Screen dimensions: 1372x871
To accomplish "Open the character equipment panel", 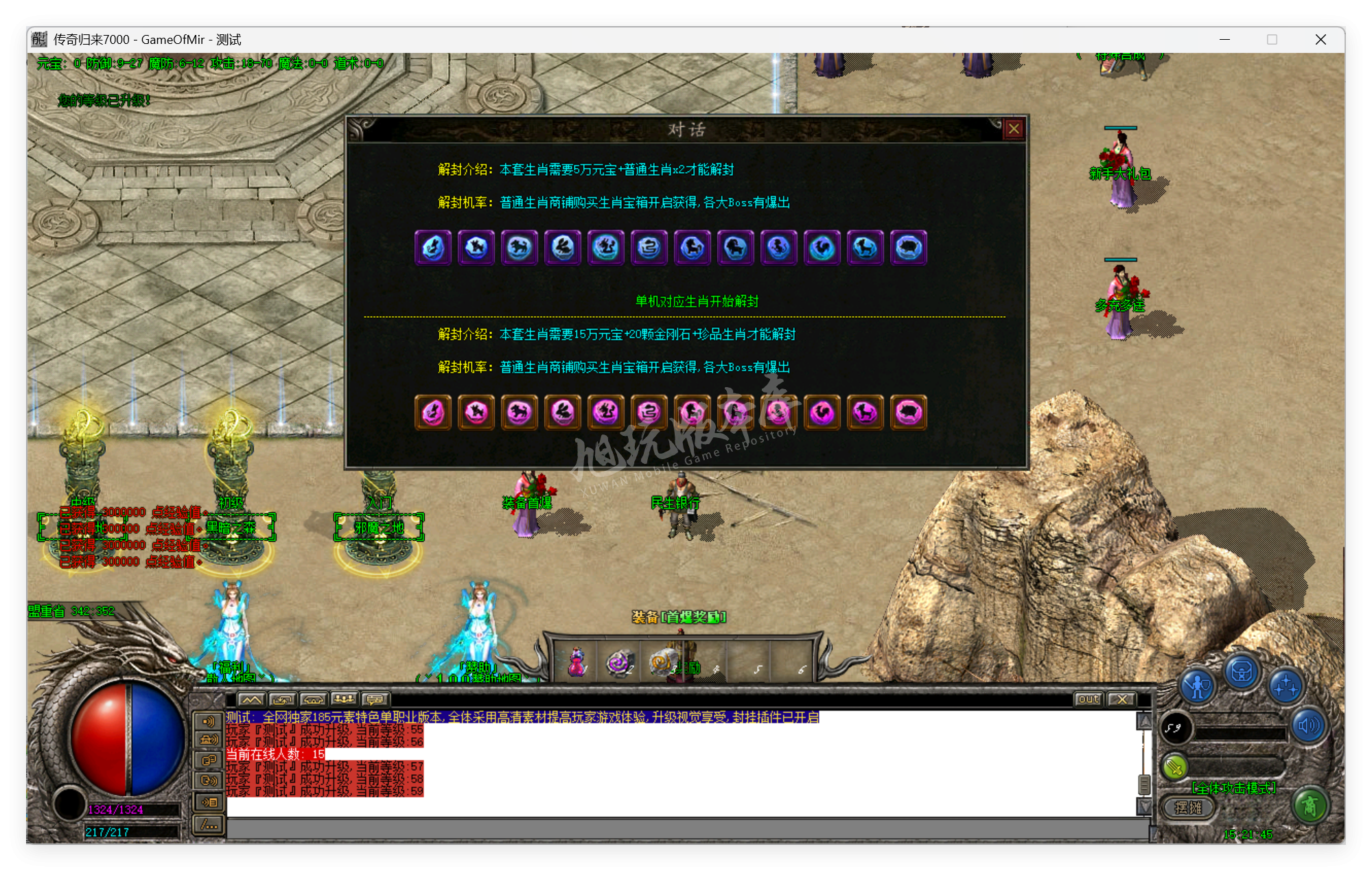I will [x=1198, y=686].
